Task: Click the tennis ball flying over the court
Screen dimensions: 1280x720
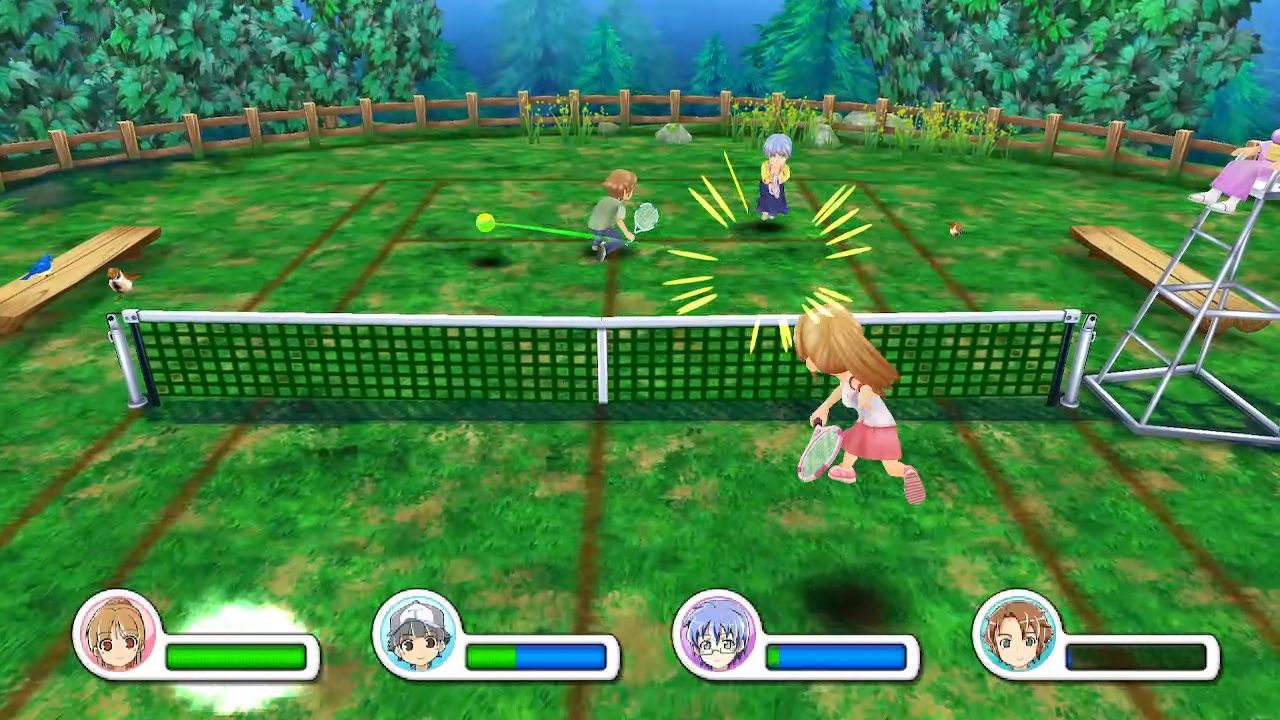Action: coord(487,220)
